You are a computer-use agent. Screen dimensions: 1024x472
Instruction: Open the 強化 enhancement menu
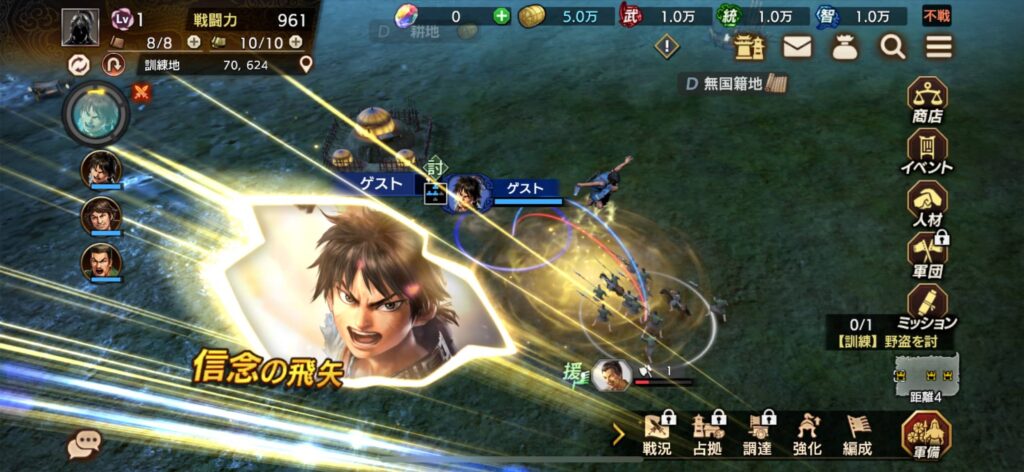[807, 434]
